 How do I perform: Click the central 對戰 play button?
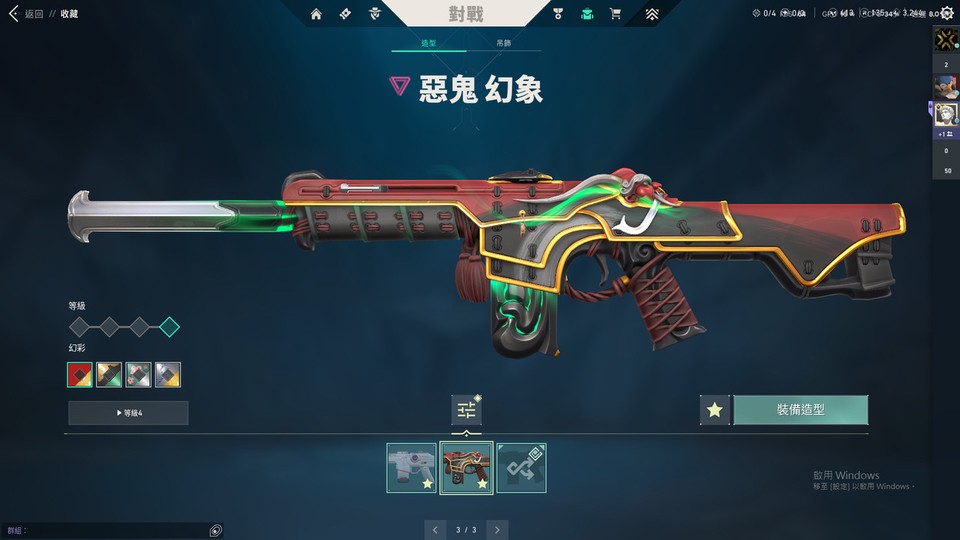tap(467, 14)
